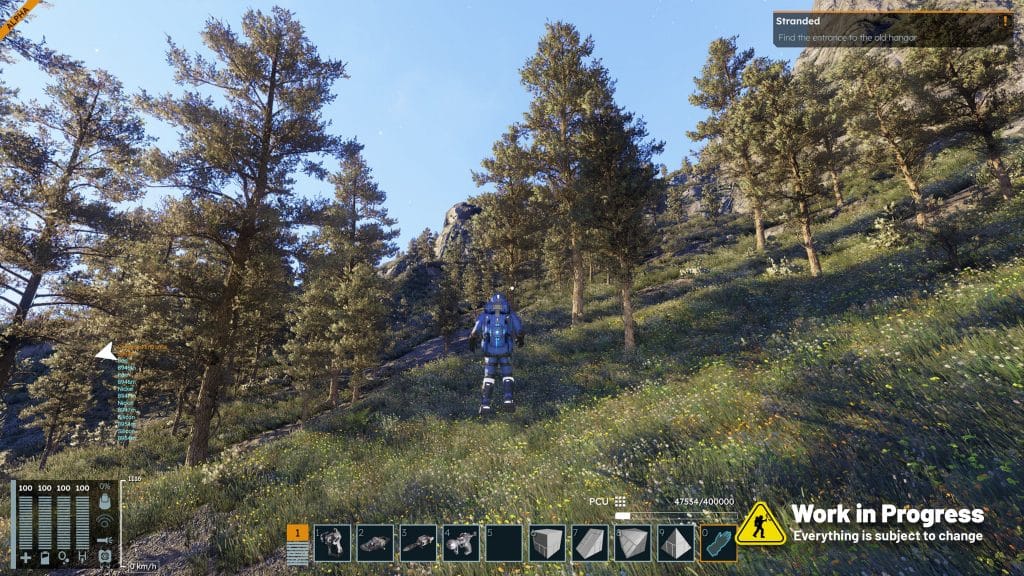The height and width of the screenshot is (576, 1024).
Task: Choose the slope block in slot 7
Action: (x=590, y=543)
